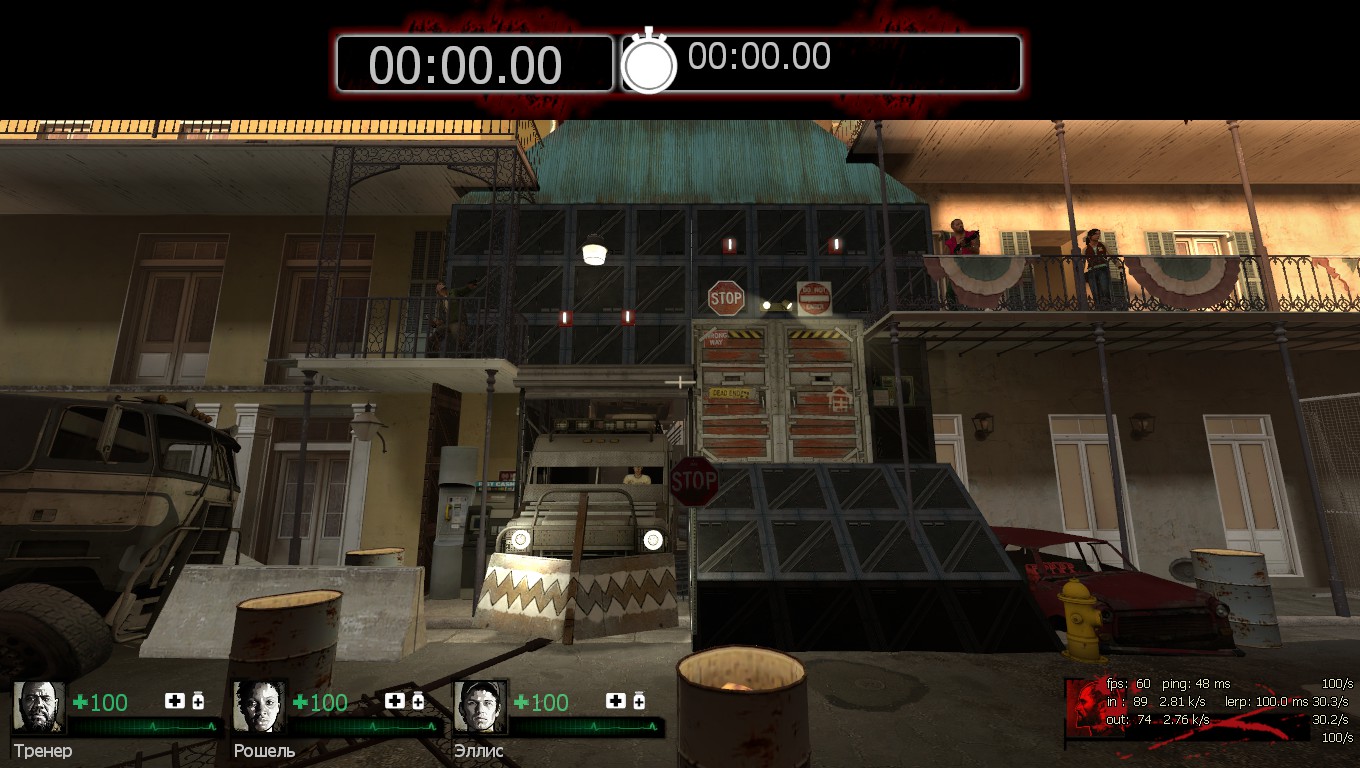Select the red infected player portrait
1360x768 pixels.
[x=1084, y=709]
